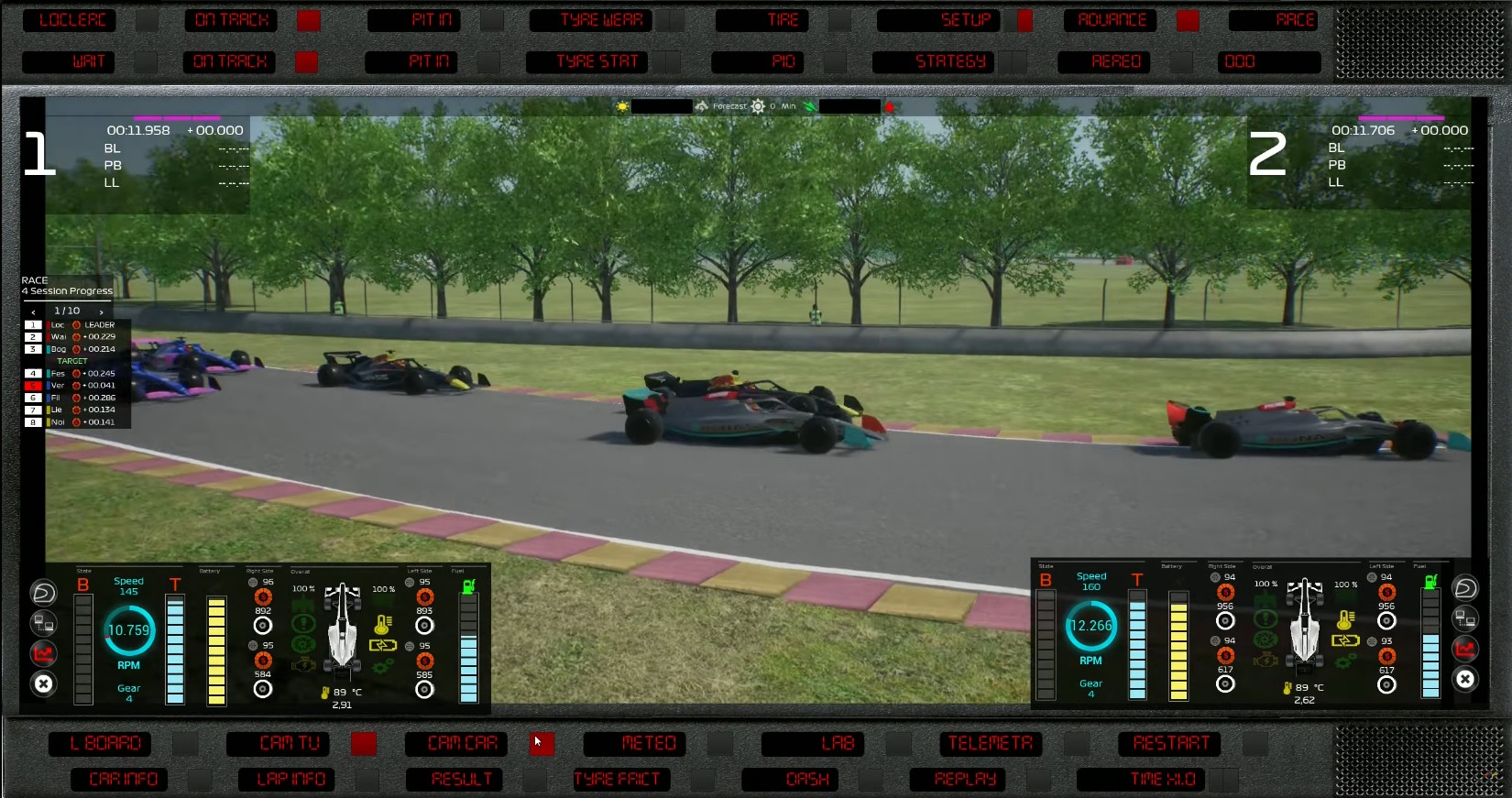
Task: Open the graph icon on the right telemetry panel
Action: pyautogui.click(x=1465, y=649)
